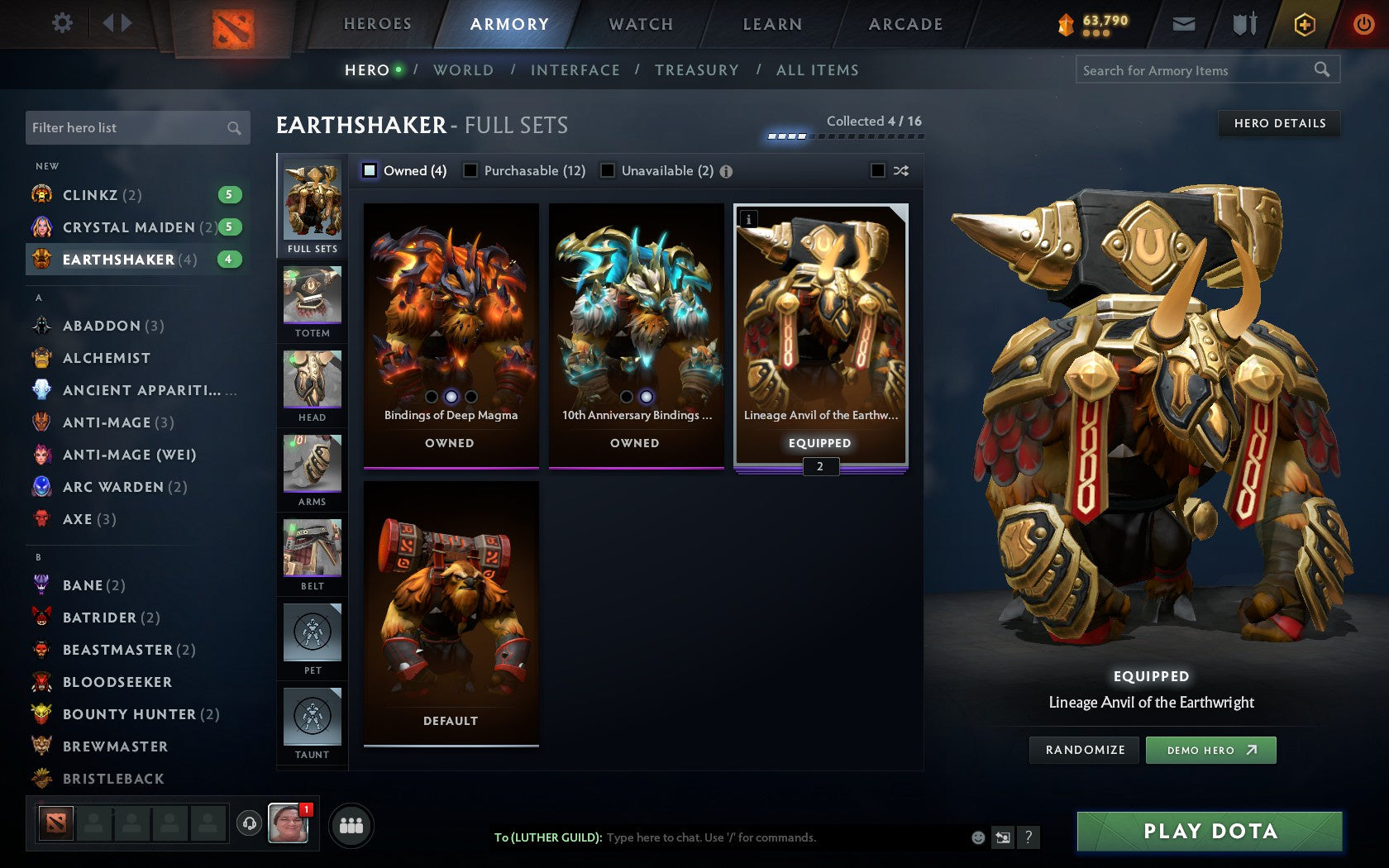Screen dimensions: 1389x868
Task: Check the Unavailable (2) checkbox
Action: (609, 170)
